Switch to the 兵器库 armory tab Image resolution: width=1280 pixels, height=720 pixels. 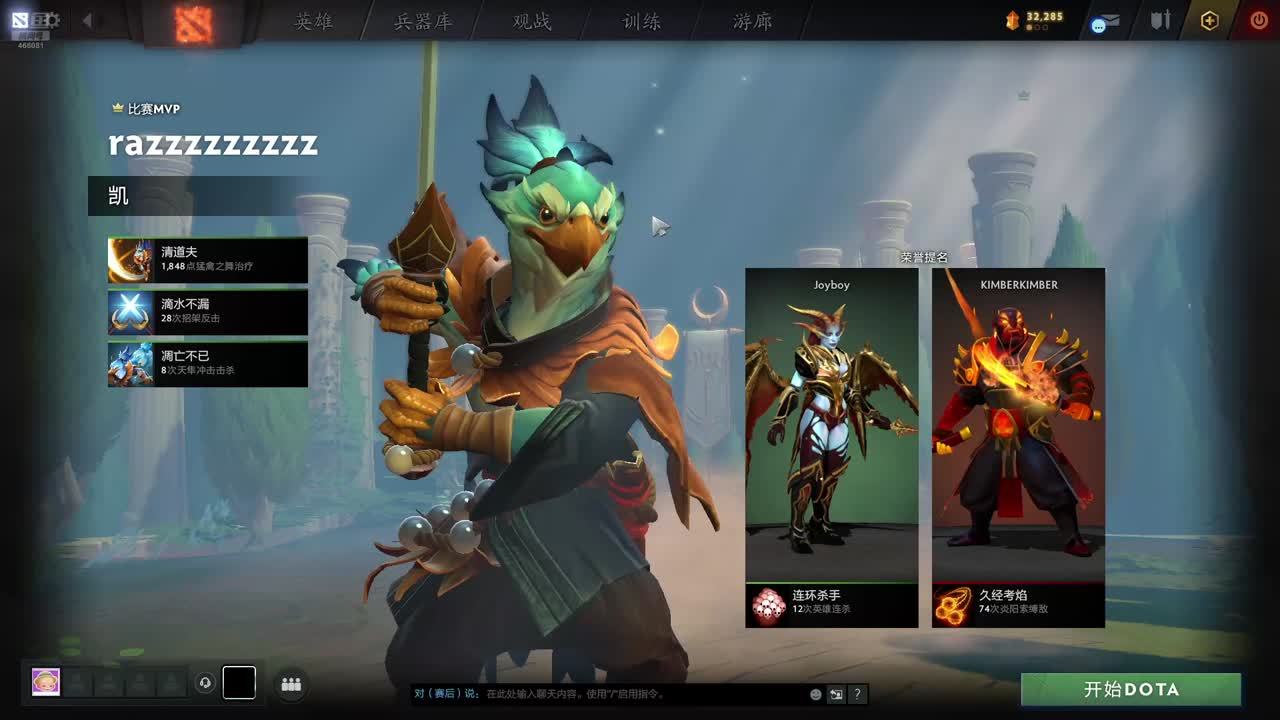[423, 21]
